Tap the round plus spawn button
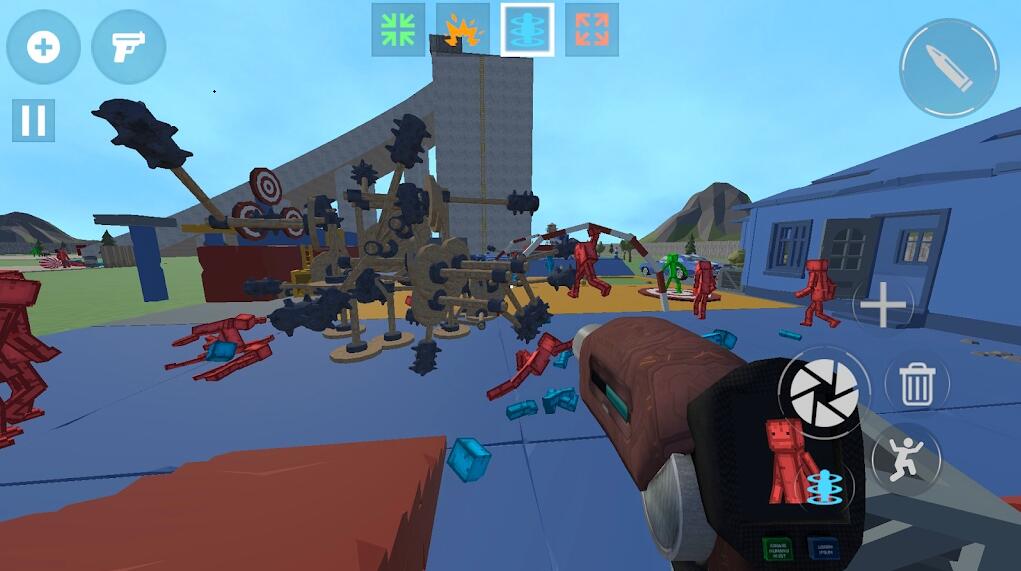The height and width of the screenshot is (571, 1021). (43, 47)
